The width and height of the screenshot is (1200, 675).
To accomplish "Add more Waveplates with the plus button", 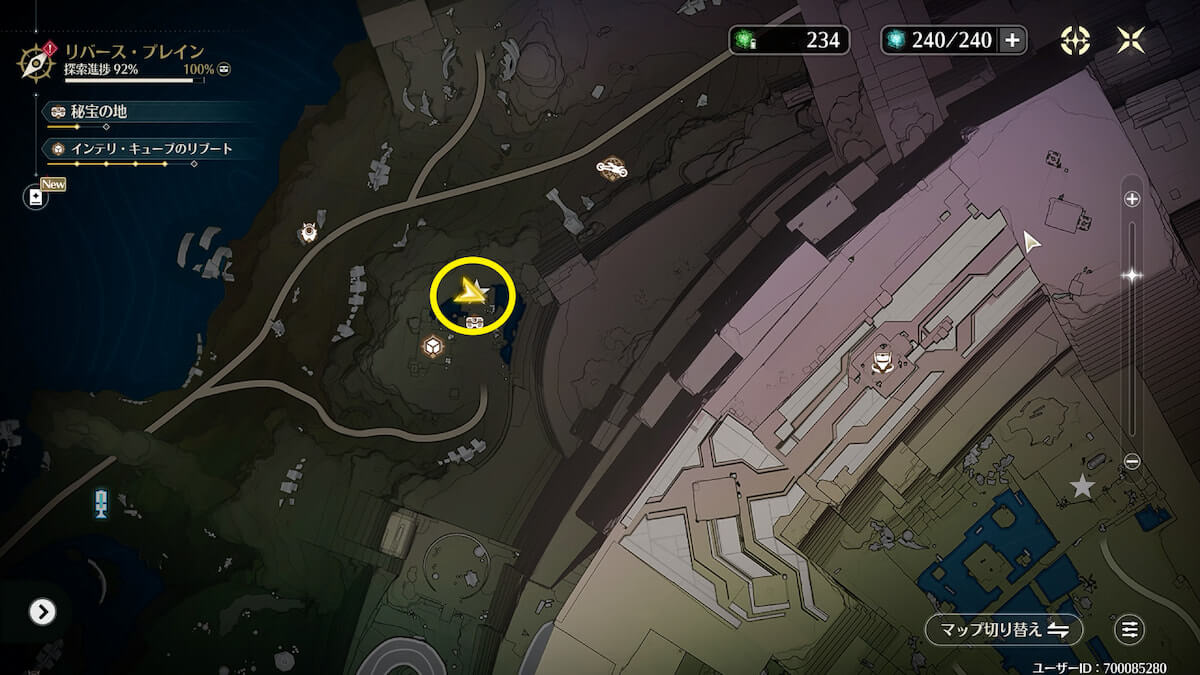I will [1012, 40].
